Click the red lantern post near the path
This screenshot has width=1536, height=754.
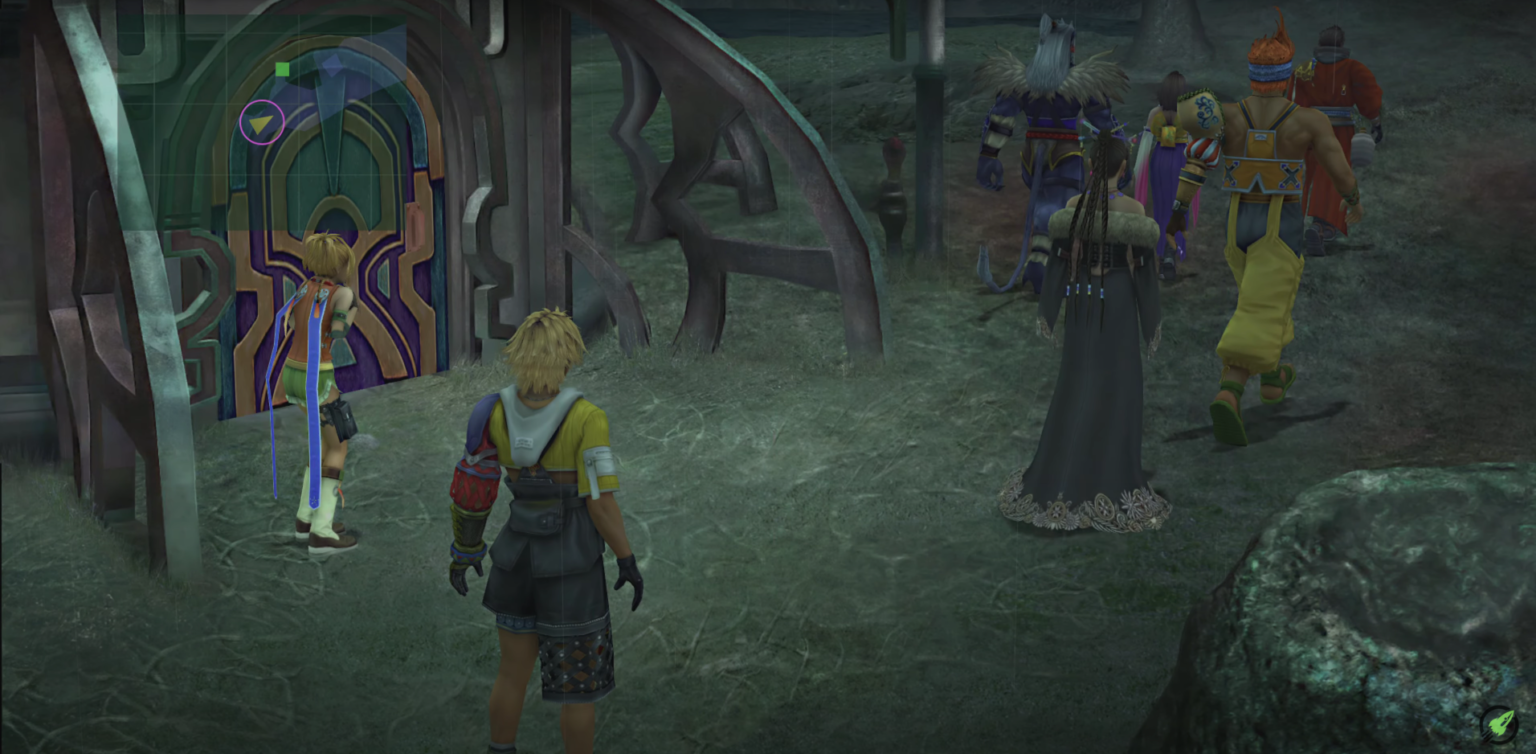click(x=890, y=170)
